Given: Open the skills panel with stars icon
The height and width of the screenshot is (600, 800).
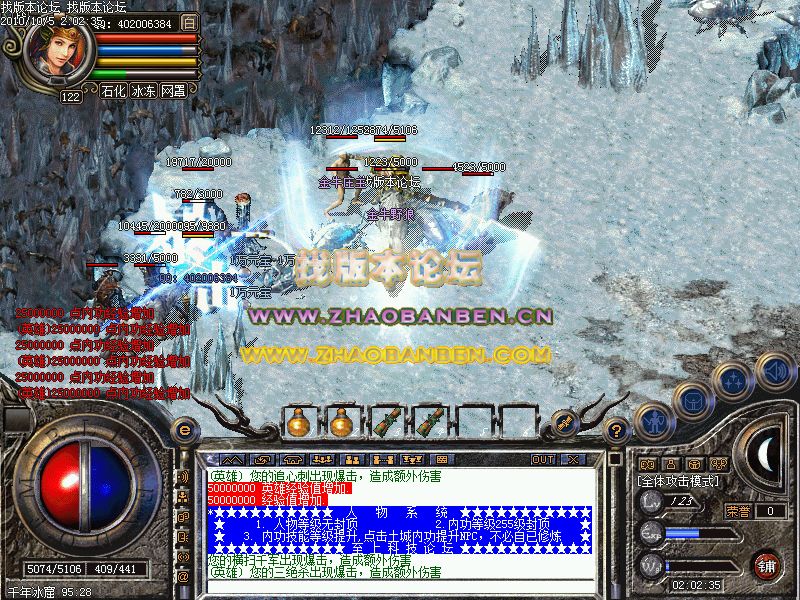Looking at the screenshot, I should pos(734,381).
